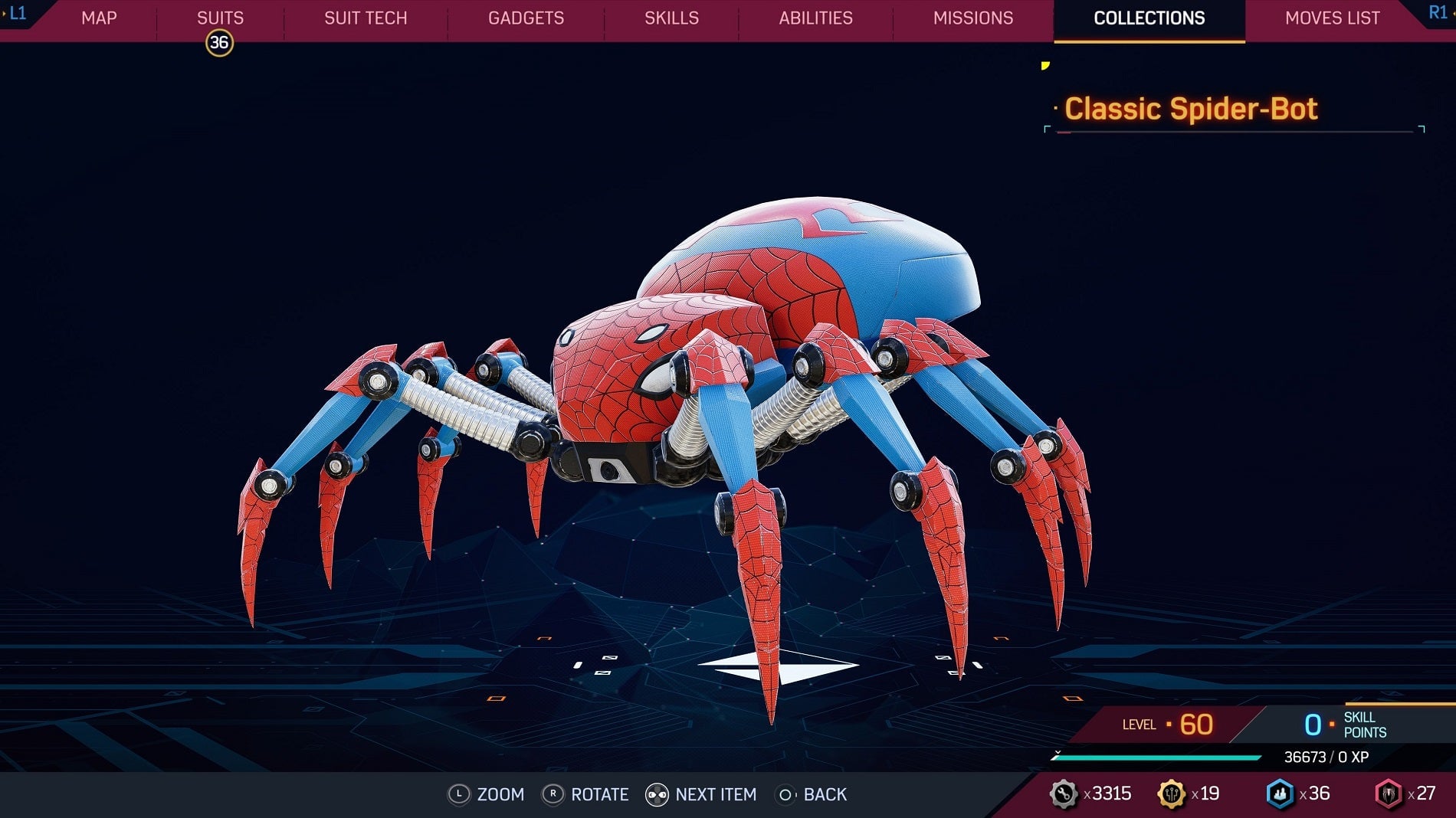Click the gold Rare Tech Parts gear icon
The height and width of the screenshot is (818, 1456).
coord(1173,794)
